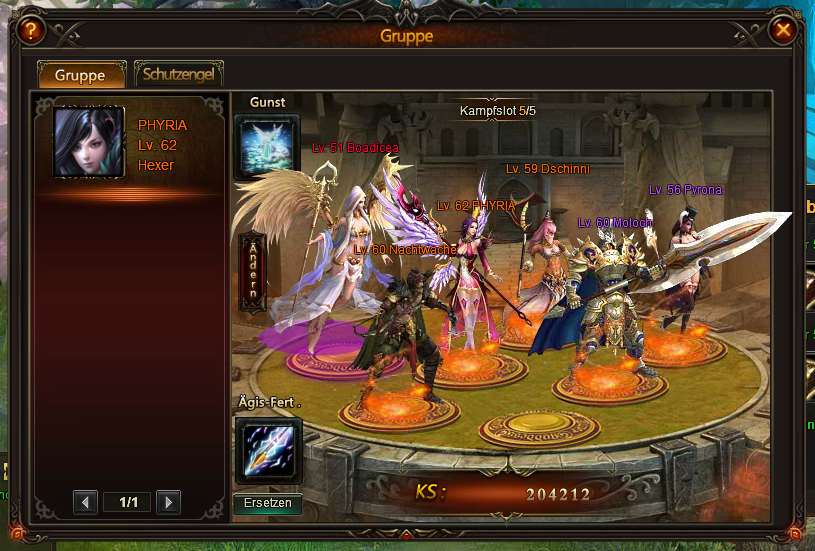This screenshot has width=815, height=551.
Task: Open the question mark help button
Action: [32, 31]
